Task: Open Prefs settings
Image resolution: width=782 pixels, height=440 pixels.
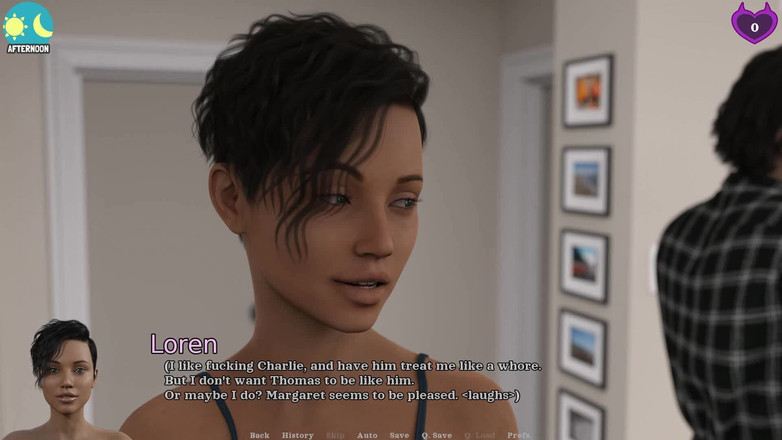Action: [x=518, y=435]
